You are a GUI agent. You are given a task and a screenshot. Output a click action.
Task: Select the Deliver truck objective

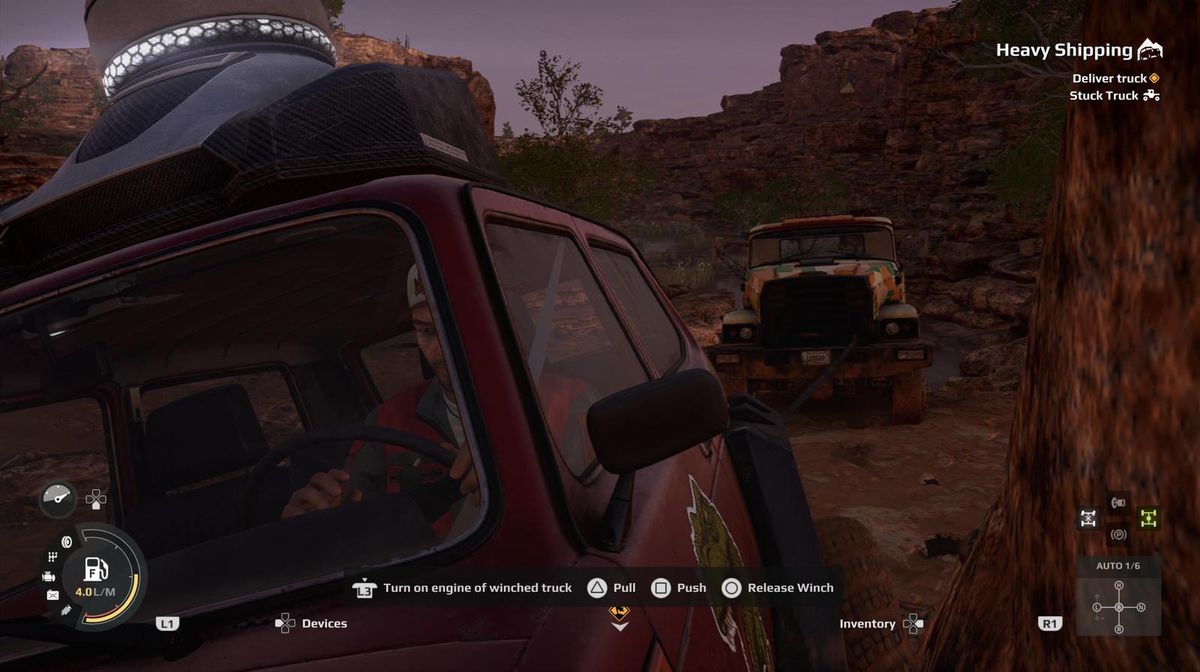pos(1109,78)
